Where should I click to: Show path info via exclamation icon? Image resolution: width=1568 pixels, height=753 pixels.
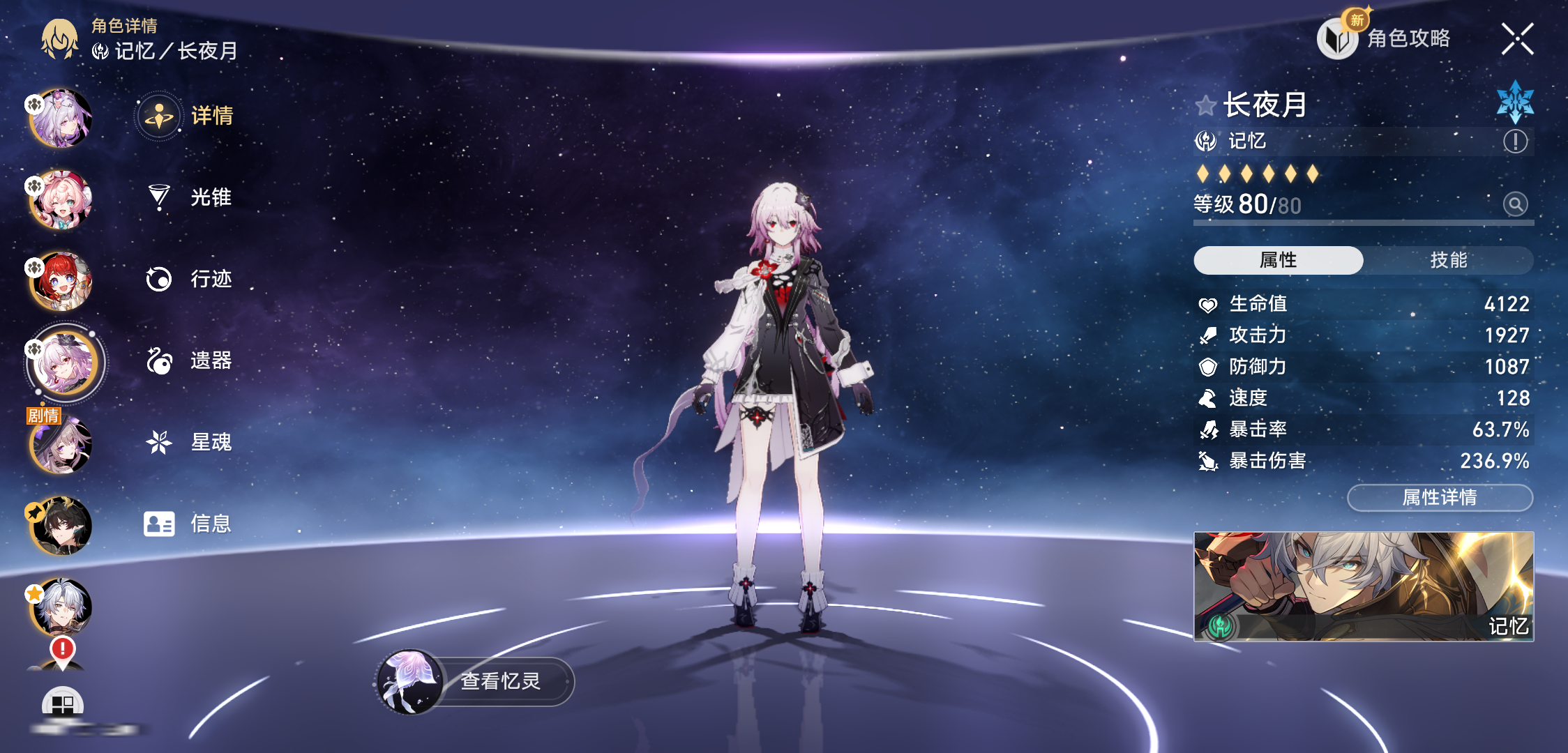(1515, 142)
